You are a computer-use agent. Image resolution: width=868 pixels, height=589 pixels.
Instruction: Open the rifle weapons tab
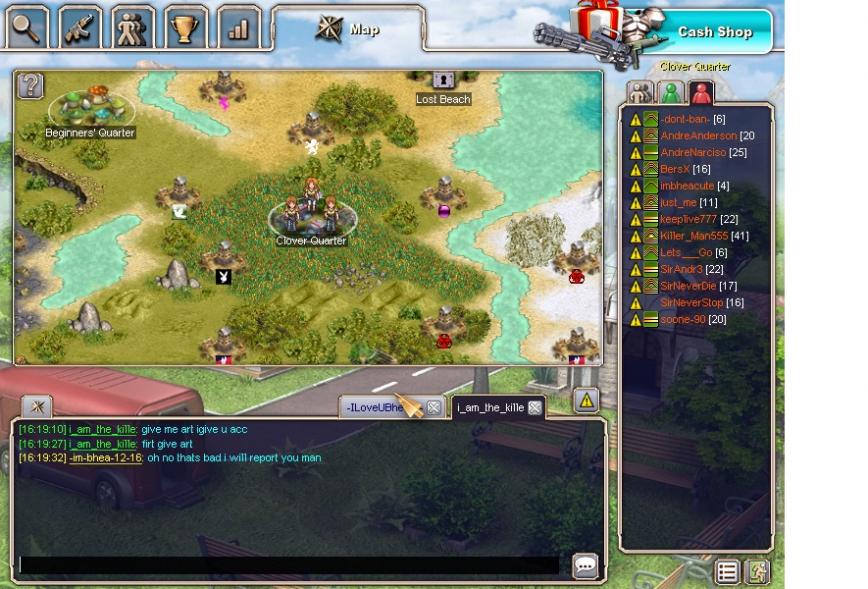81,27
